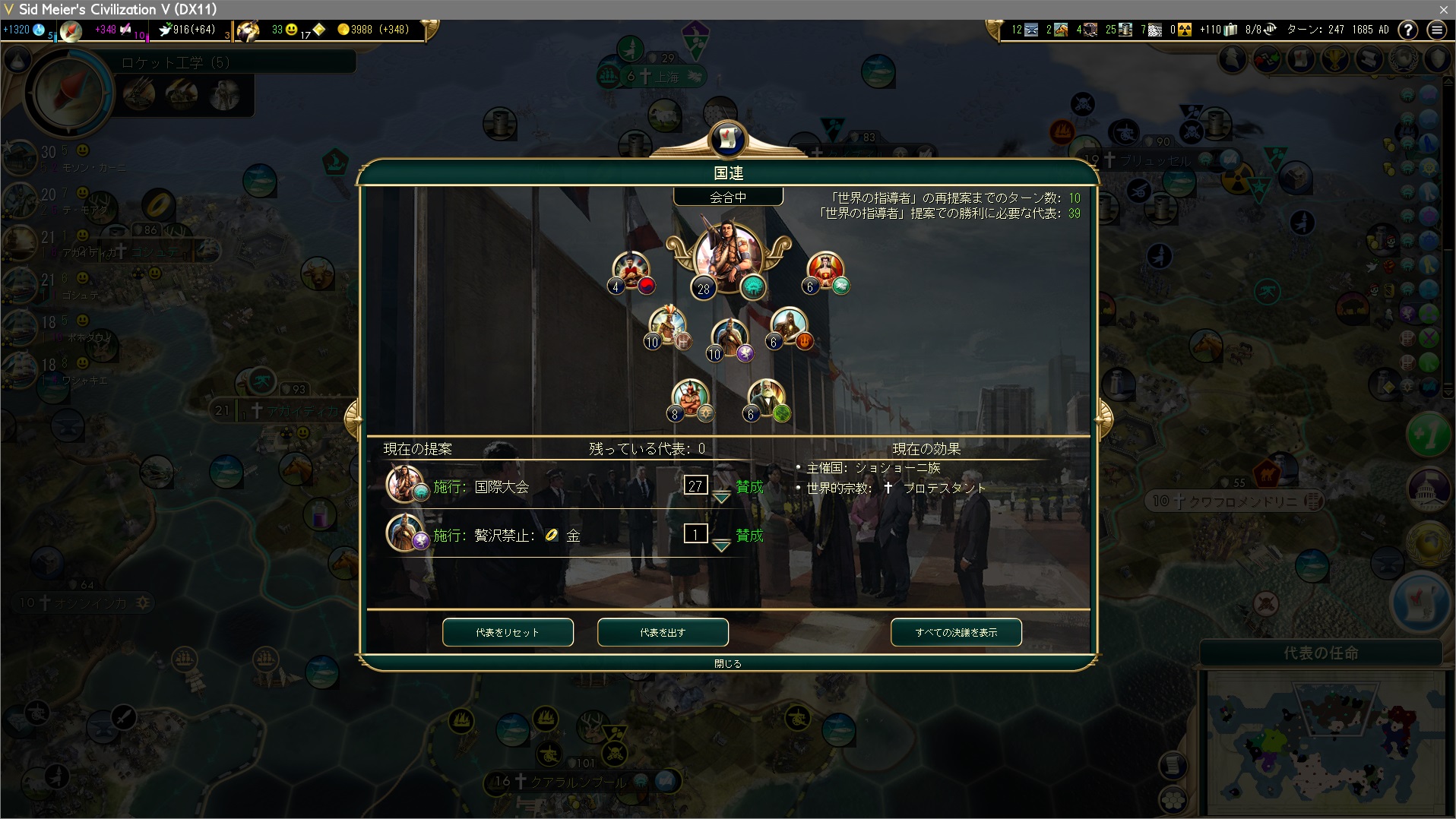Decrease votes on 国際大会 proposal

click(721, 498)
